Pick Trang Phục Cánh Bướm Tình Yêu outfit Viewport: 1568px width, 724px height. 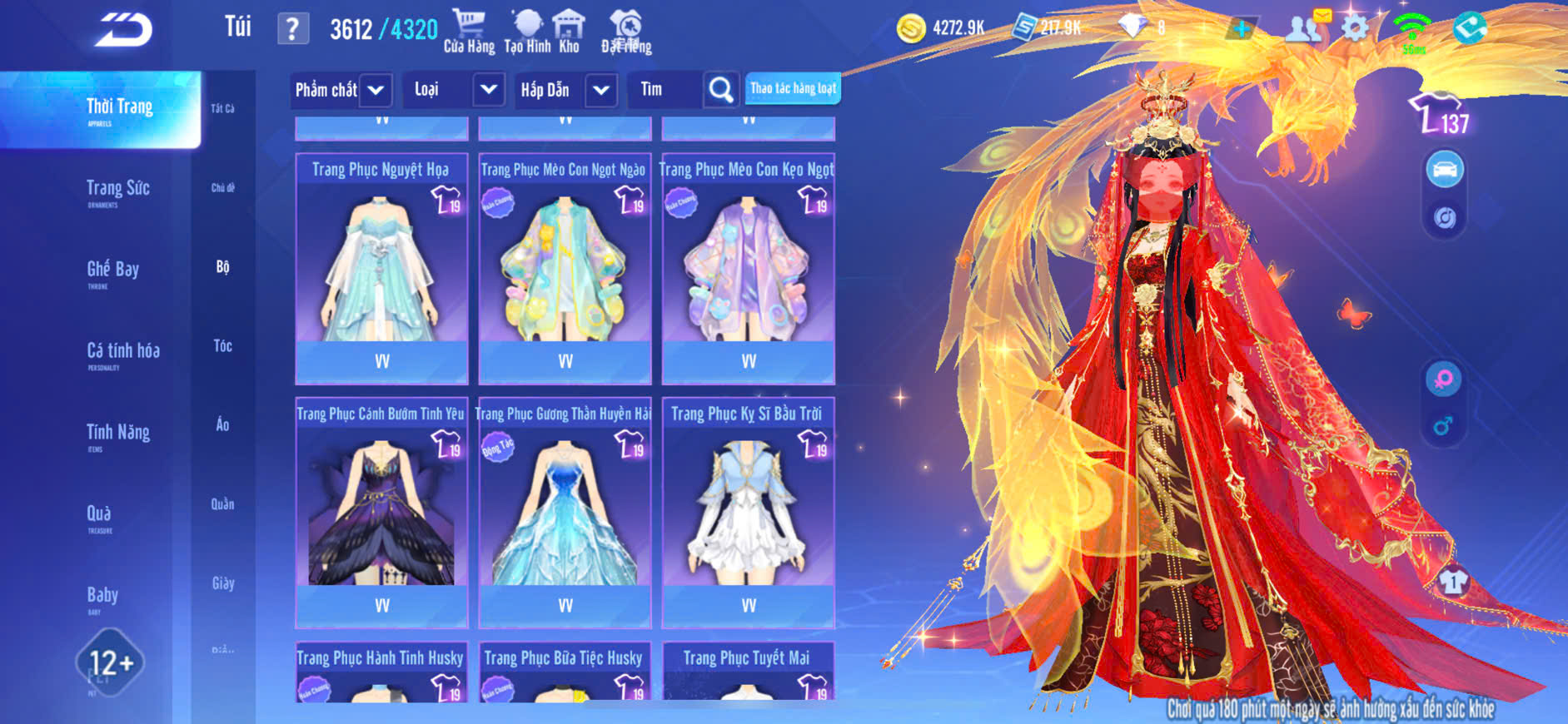(x=381, y=512)
